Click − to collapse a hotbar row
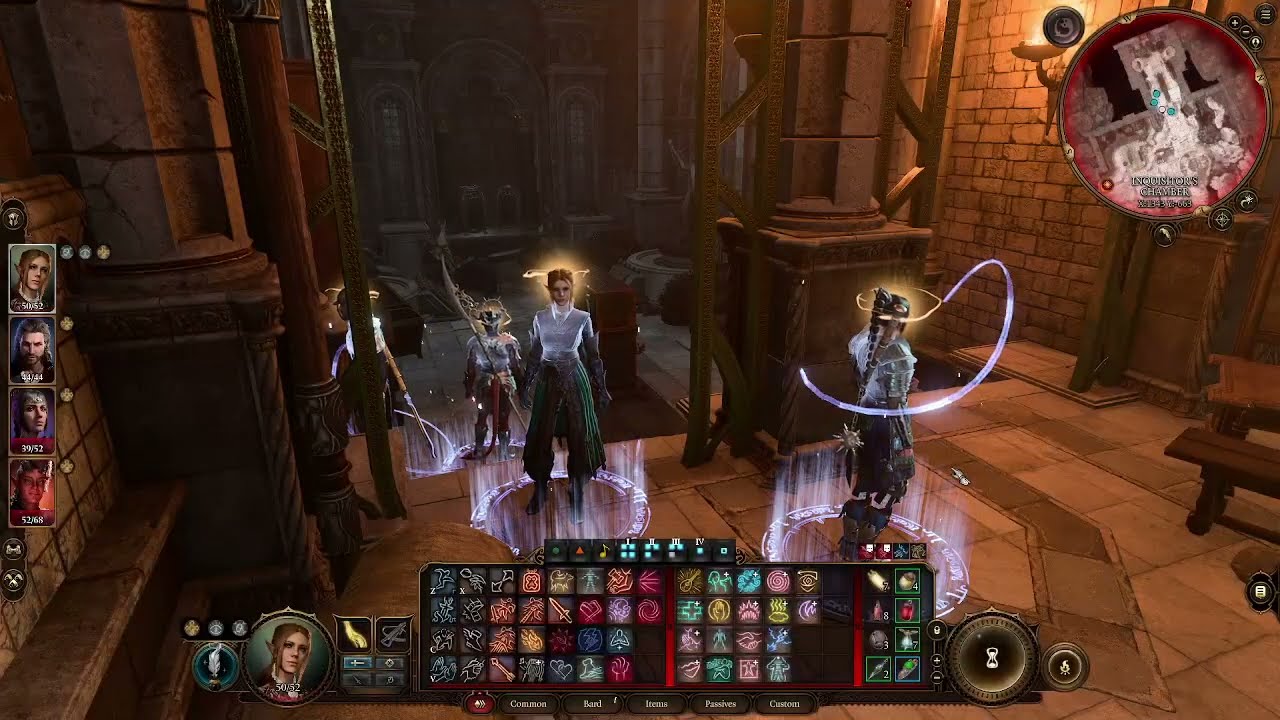 (x=938, y=676)
